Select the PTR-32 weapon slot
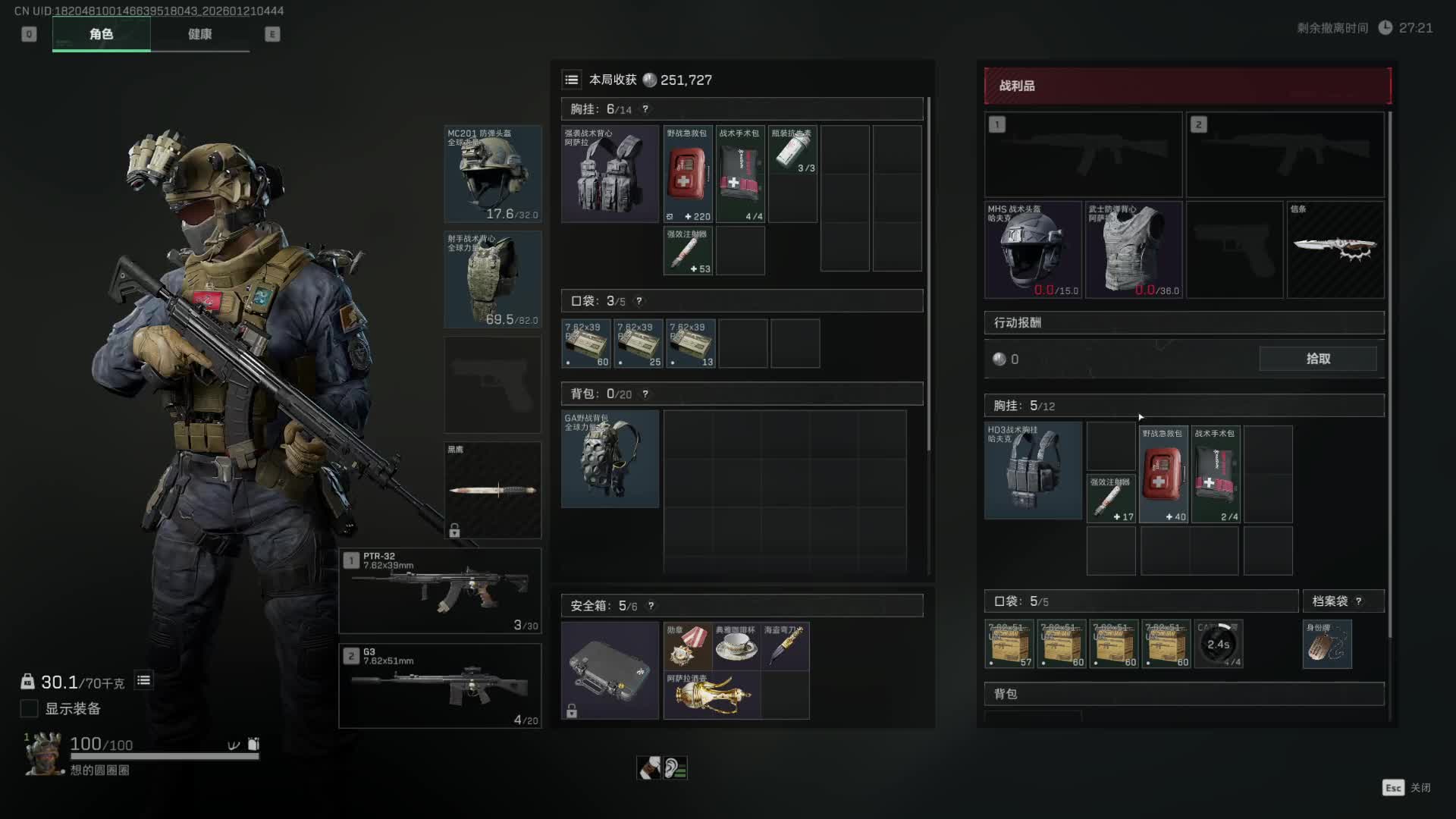Image resolution: width=1456 pixels, height=819 pixels. click(440, 591)
